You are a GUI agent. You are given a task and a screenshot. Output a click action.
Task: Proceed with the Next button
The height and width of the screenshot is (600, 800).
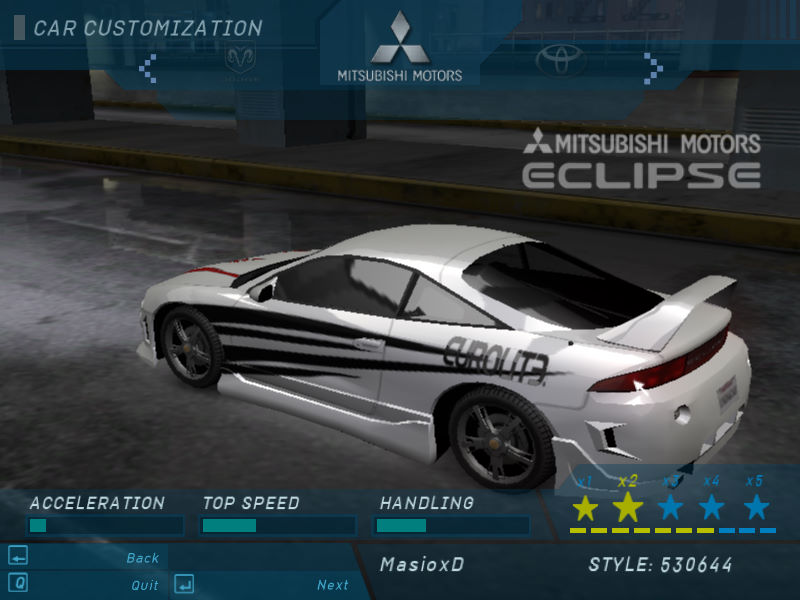click(332, 585)
